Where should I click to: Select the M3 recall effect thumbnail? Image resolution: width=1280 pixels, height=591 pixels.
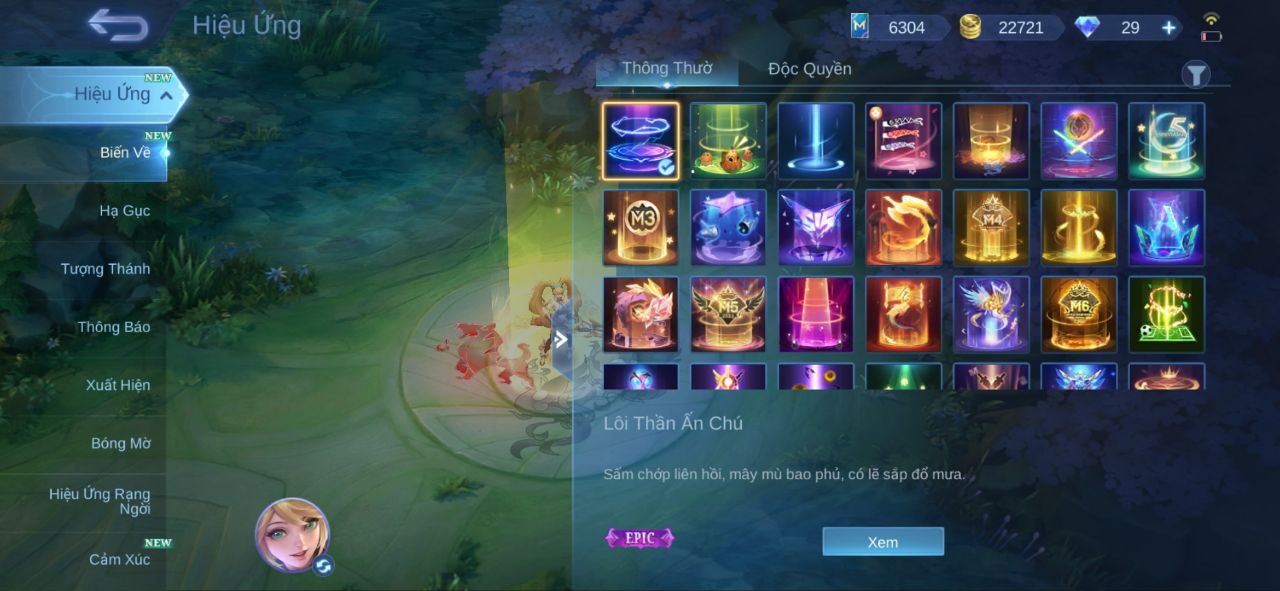640,228
